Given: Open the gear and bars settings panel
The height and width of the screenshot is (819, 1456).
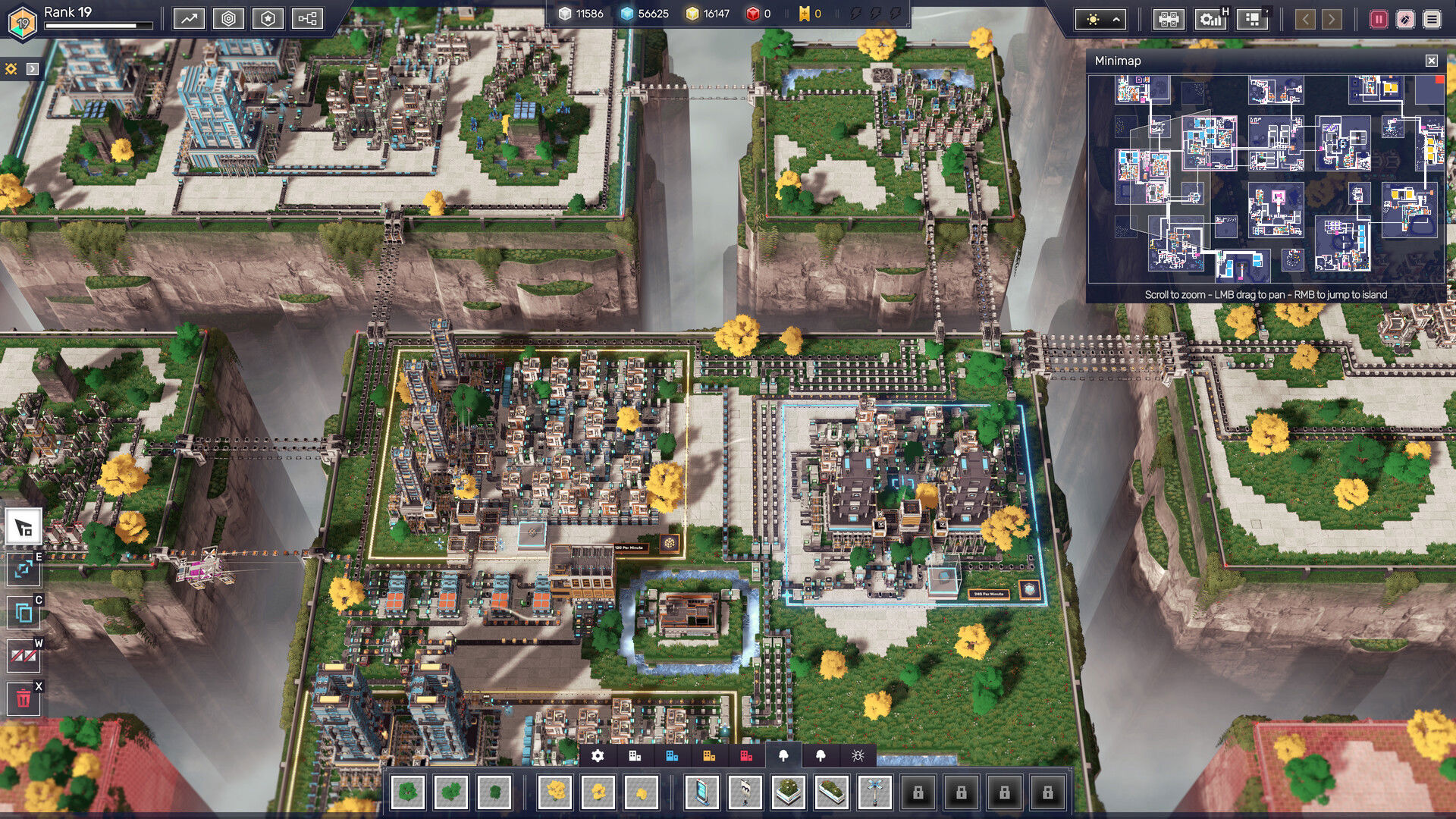Looking at the screenshot, I should 1211,19.
